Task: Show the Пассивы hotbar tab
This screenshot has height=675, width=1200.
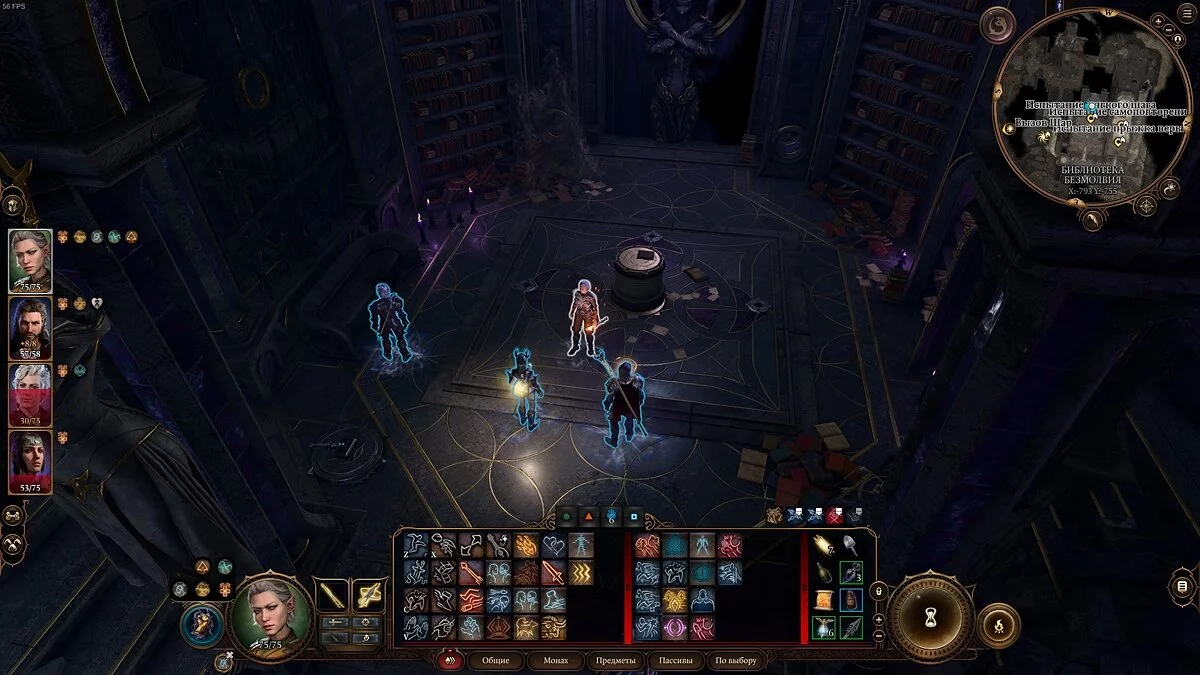Action: (x=675, y=661)
